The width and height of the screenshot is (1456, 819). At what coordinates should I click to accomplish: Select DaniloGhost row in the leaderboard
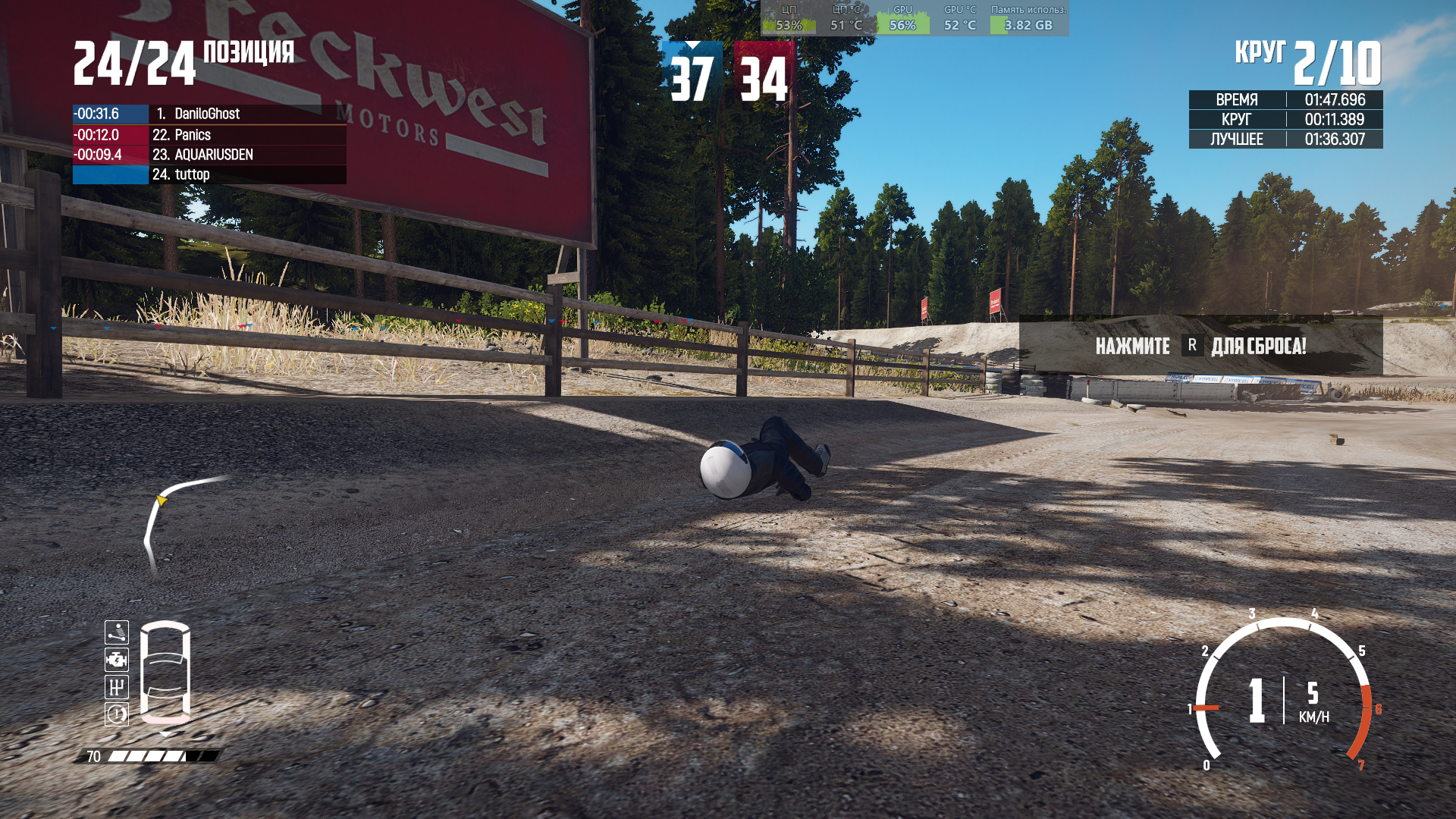(209, 114)
